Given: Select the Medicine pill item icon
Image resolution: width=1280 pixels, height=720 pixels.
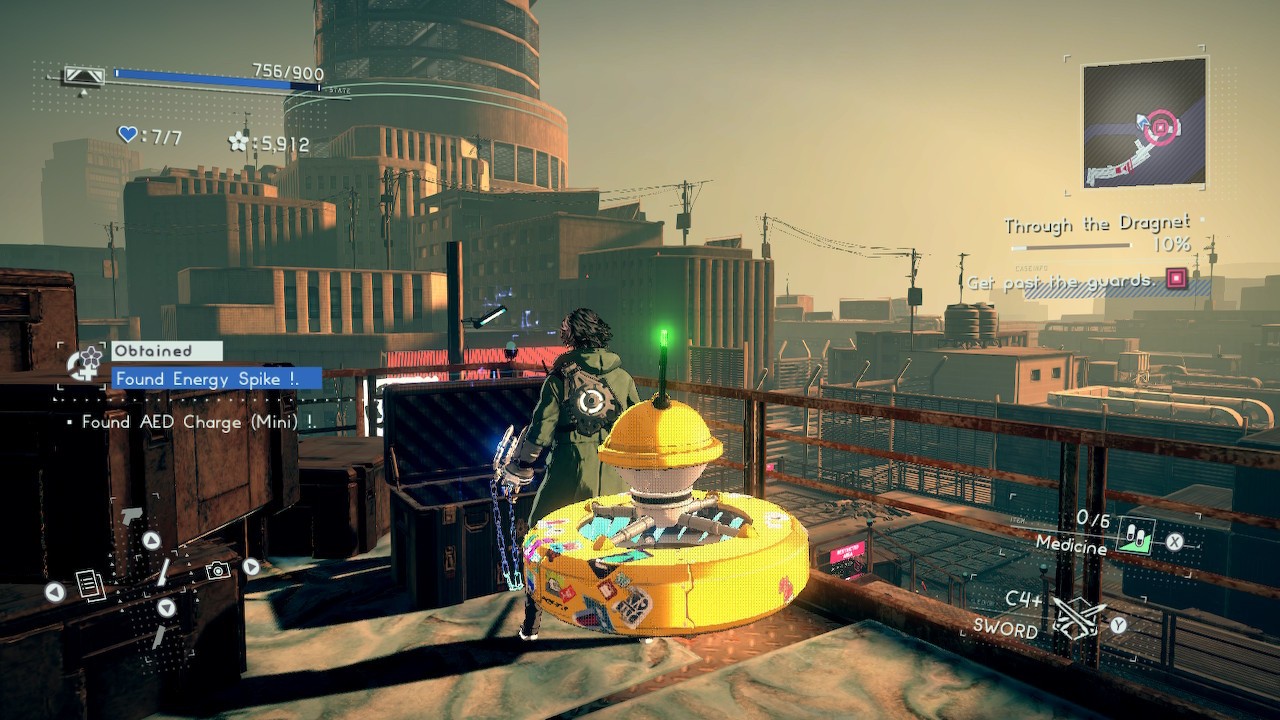Looking at the screenshot, I should click(x=1135, y=535).
